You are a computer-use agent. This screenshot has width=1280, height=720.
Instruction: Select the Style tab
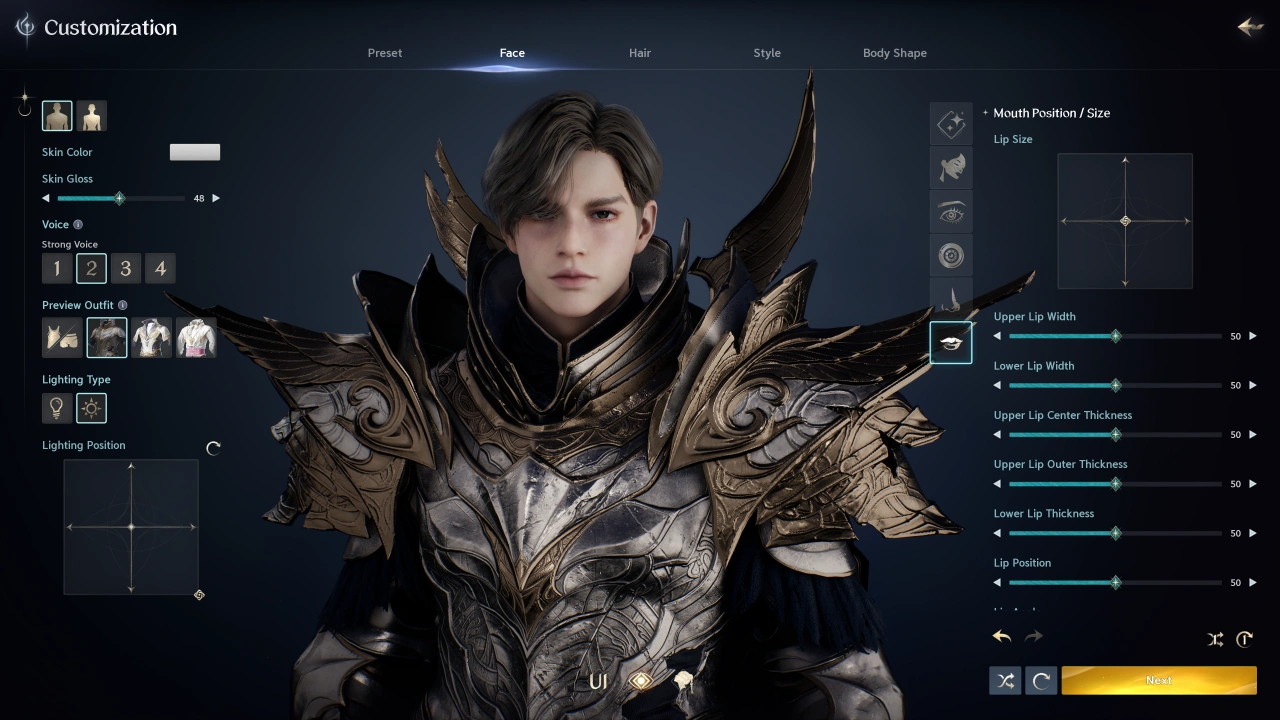click(767, 53)
